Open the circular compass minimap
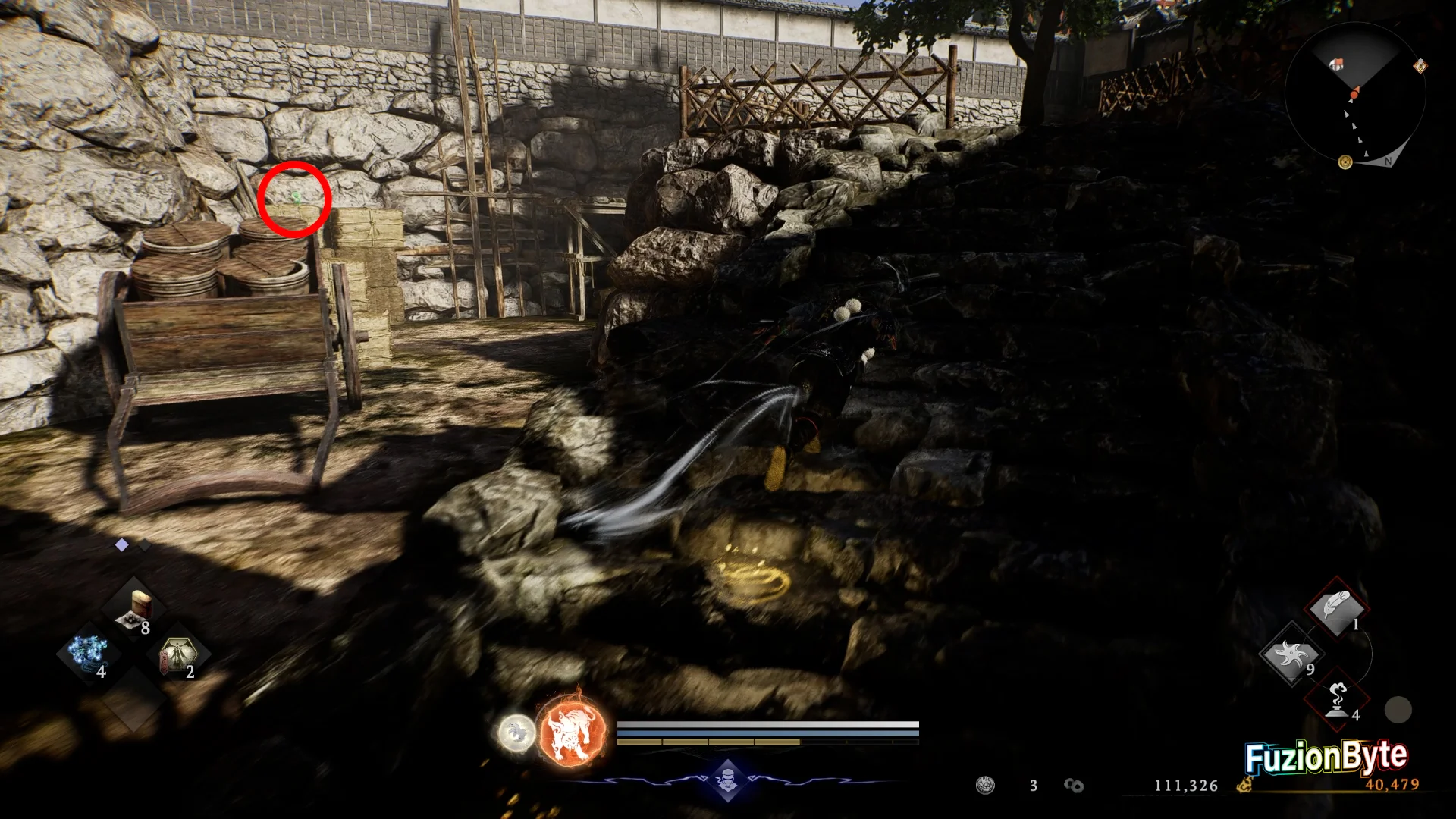 [x=1355, y=94]
